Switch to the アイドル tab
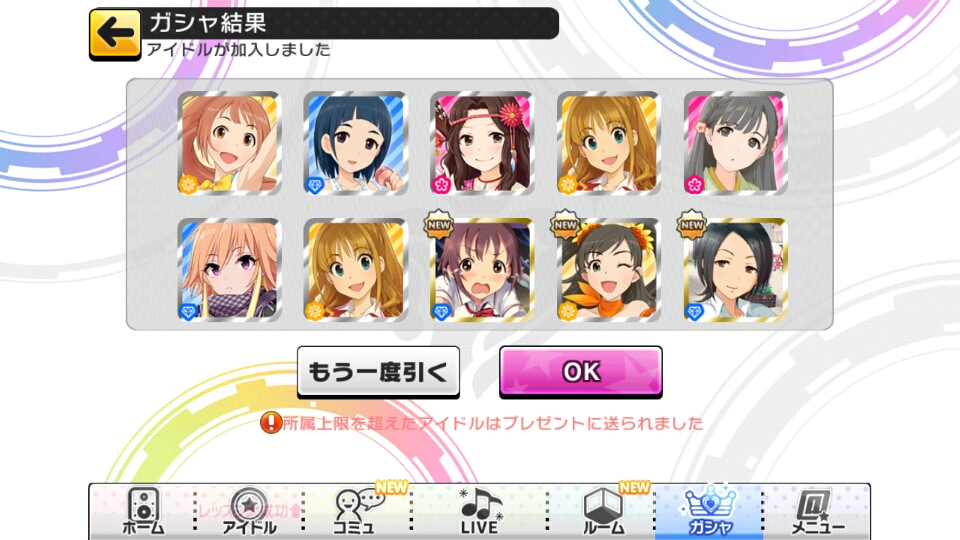The height and width of the screenshot is (540, 960). pos(248,512)
